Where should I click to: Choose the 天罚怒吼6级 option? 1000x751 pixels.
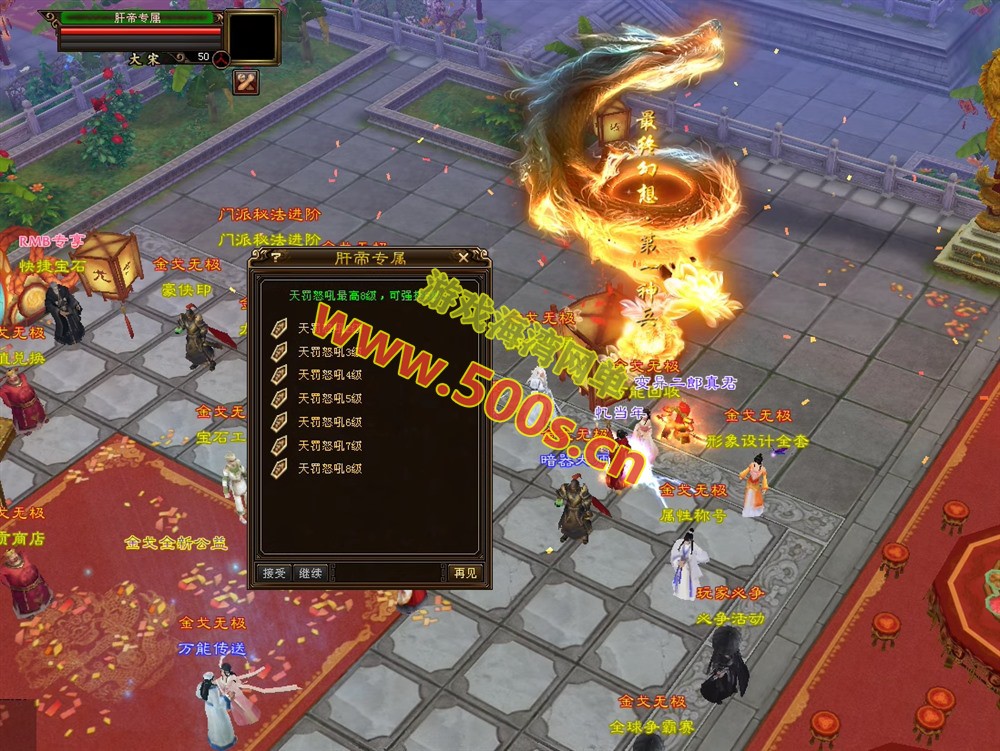[329, 422]
